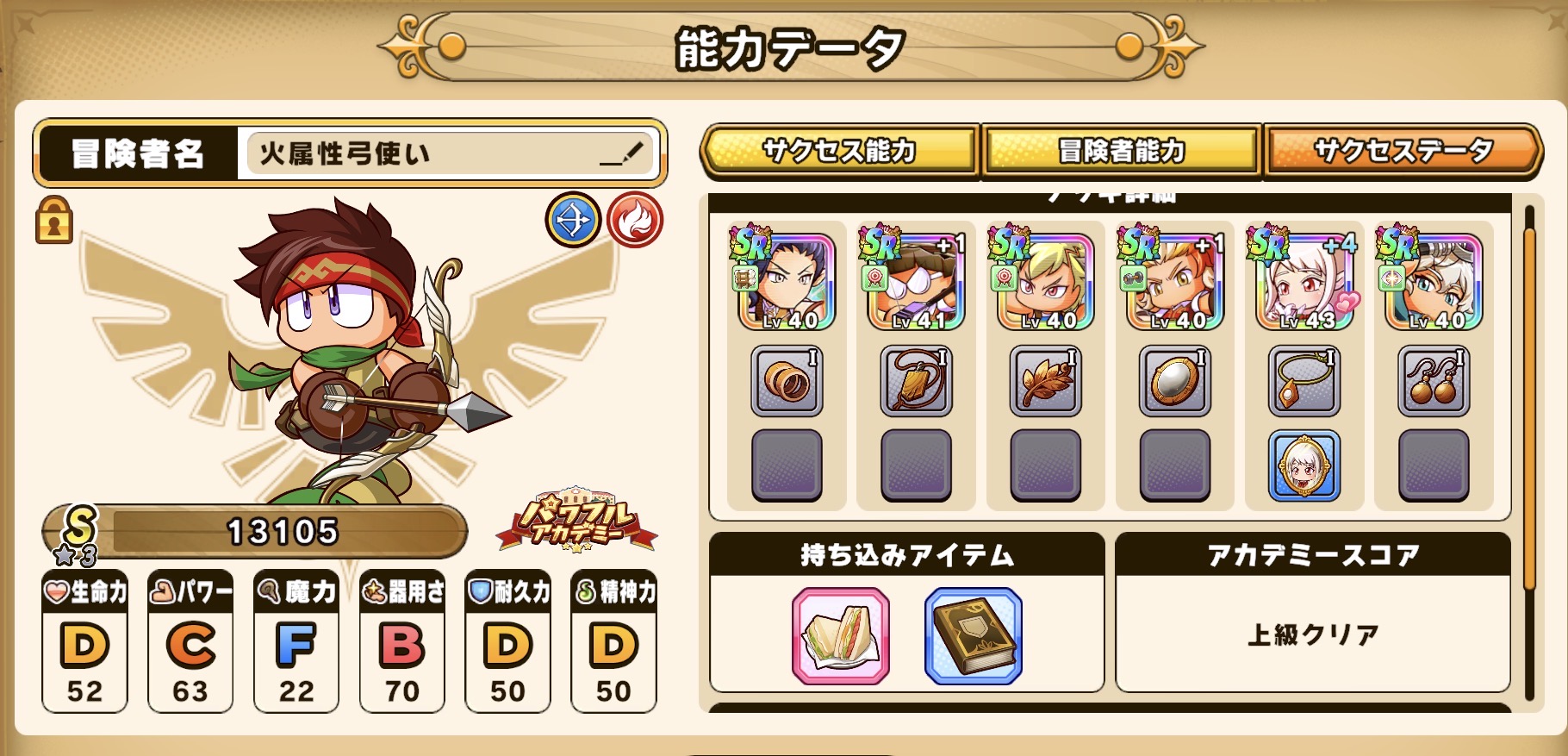
Task: Click the orange scrollbar on the right panel
Action: [x=1530, y=405]
